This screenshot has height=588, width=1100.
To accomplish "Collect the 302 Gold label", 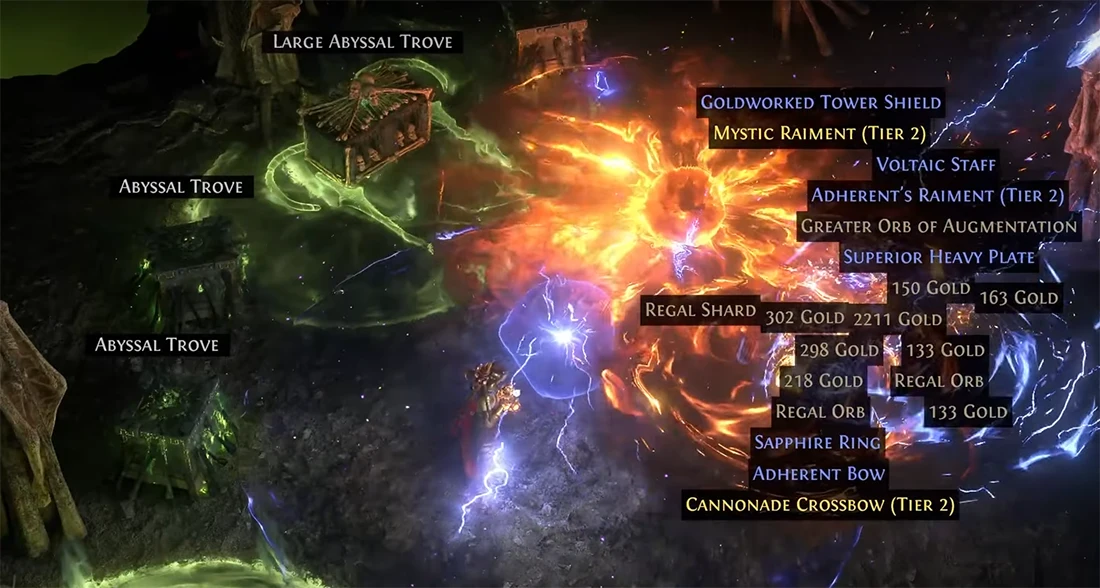I will pos(804,319).
